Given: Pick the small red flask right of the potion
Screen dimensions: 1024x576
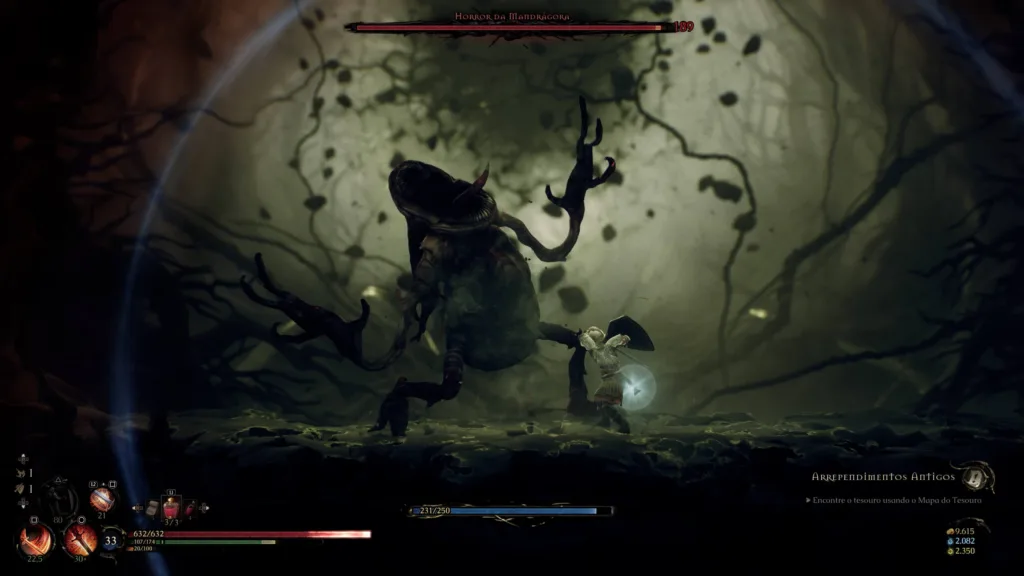Looking at the screenshot, I should coord(190,509).
